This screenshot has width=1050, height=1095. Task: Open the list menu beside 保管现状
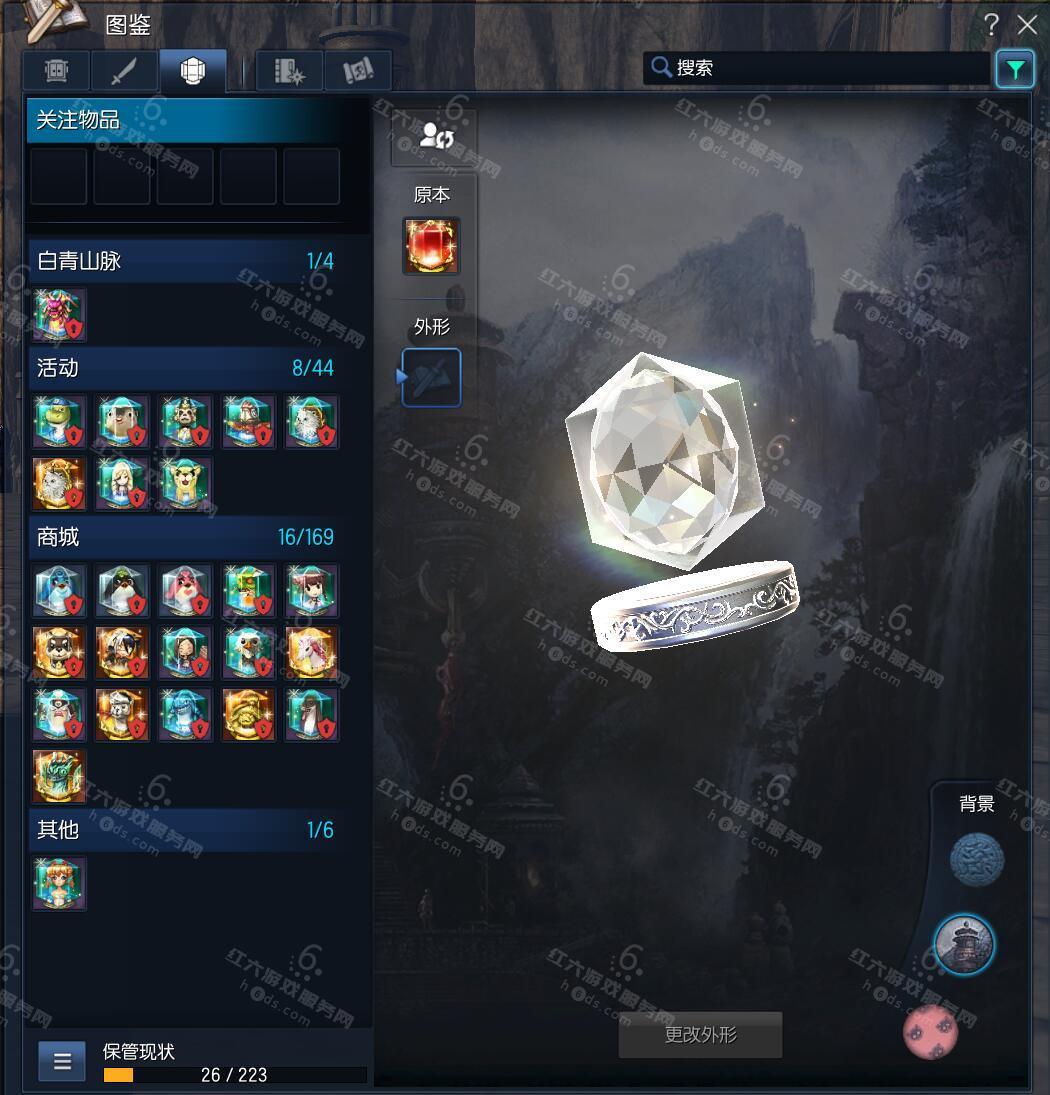pyautogui.click(x=62, y=1061)
